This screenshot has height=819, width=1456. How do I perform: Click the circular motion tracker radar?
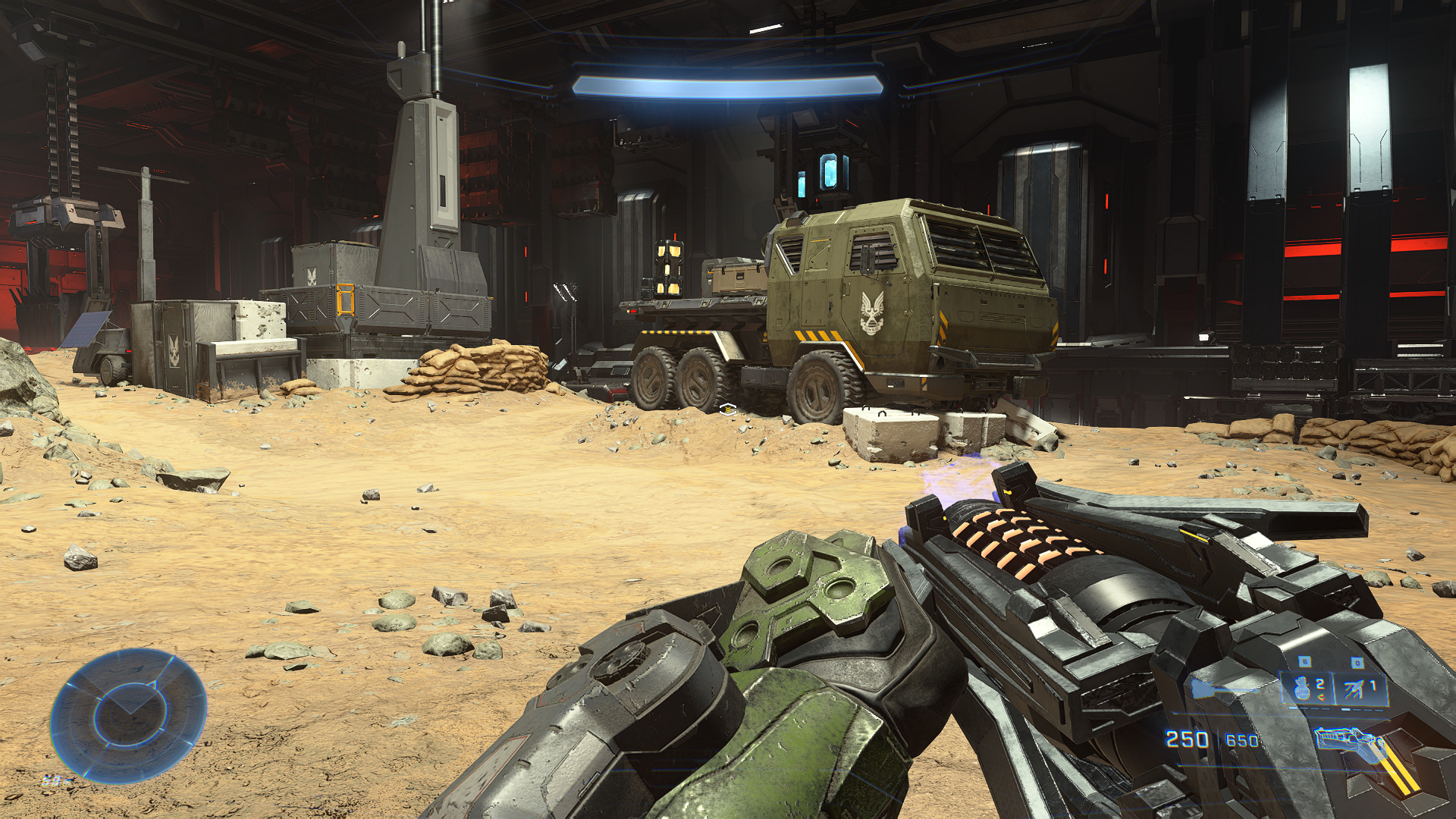coord(128,715)
